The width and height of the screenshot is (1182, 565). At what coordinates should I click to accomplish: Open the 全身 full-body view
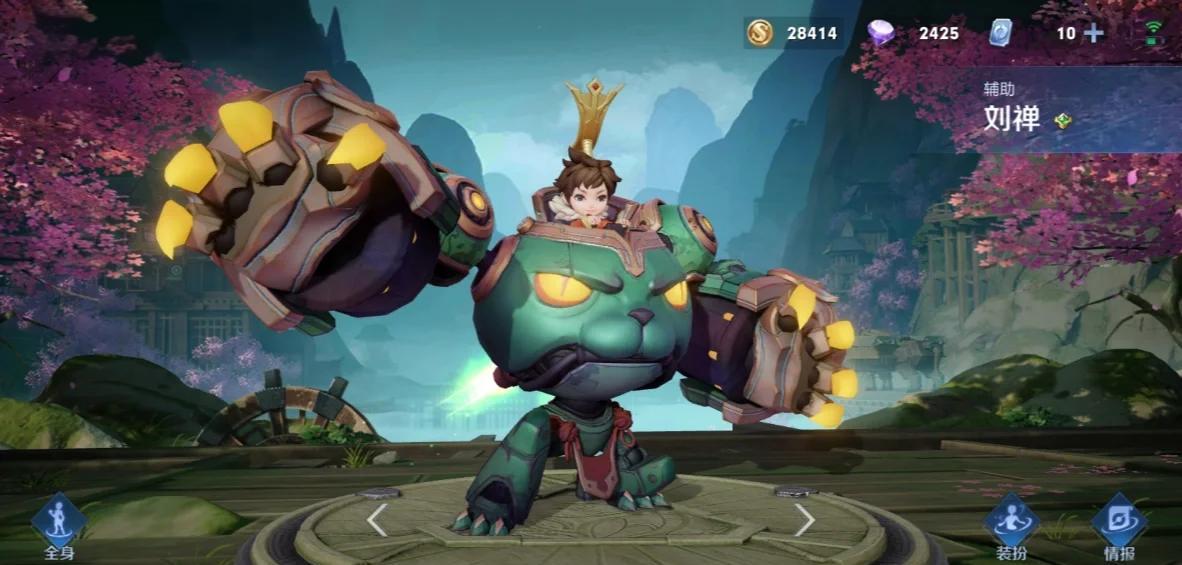(x=59, y=524)
